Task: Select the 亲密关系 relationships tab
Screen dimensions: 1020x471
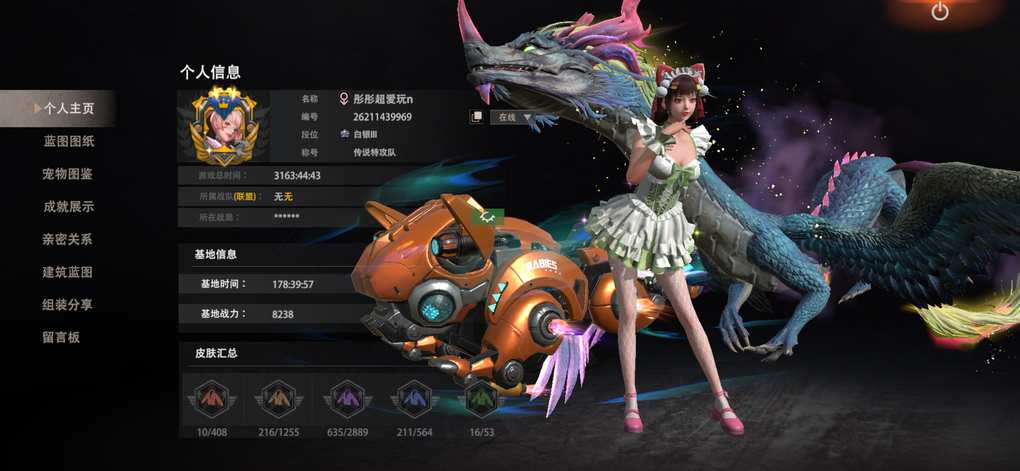Action: pos(68,240)
